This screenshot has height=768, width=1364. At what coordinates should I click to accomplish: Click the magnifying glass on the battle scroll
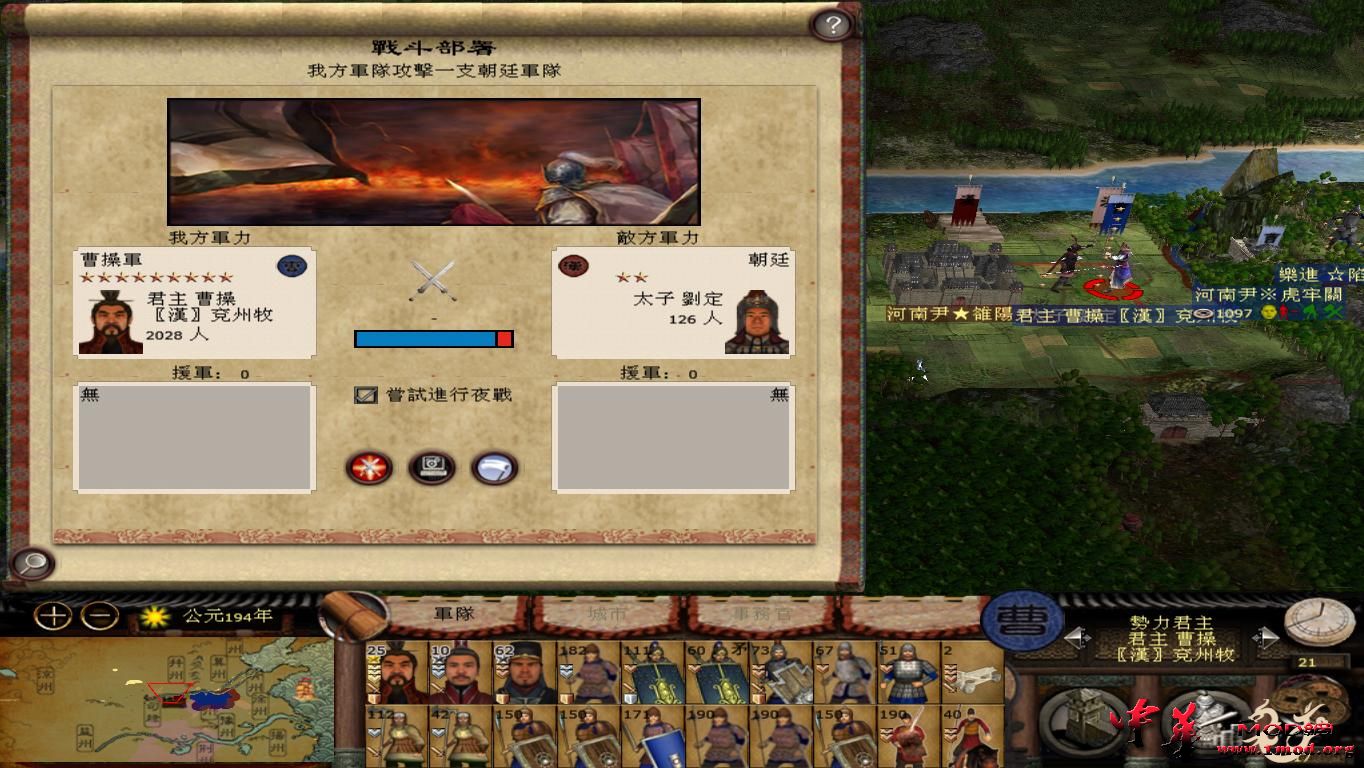(x=33, y=565)
